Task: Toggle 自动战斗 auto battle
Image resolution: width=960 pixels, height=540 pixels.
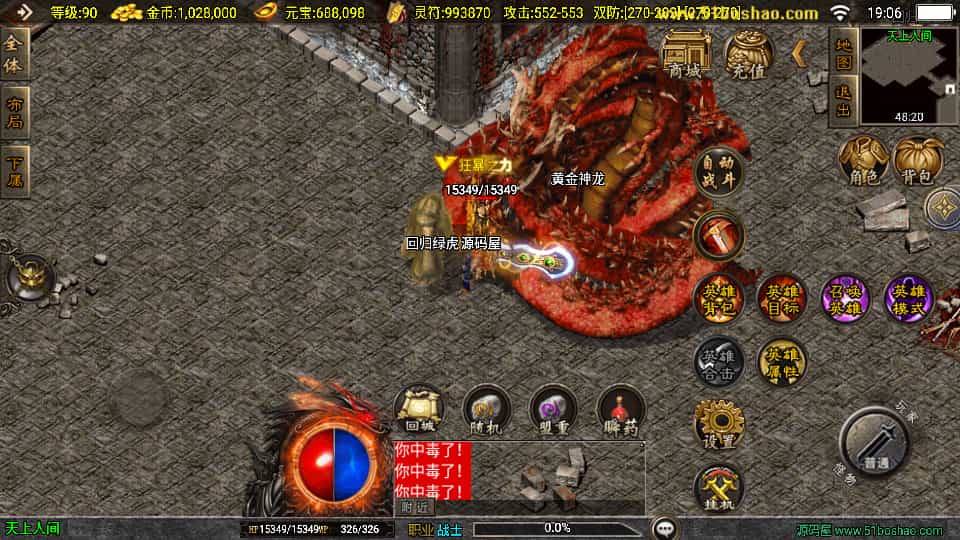Action: coord(718,172)
